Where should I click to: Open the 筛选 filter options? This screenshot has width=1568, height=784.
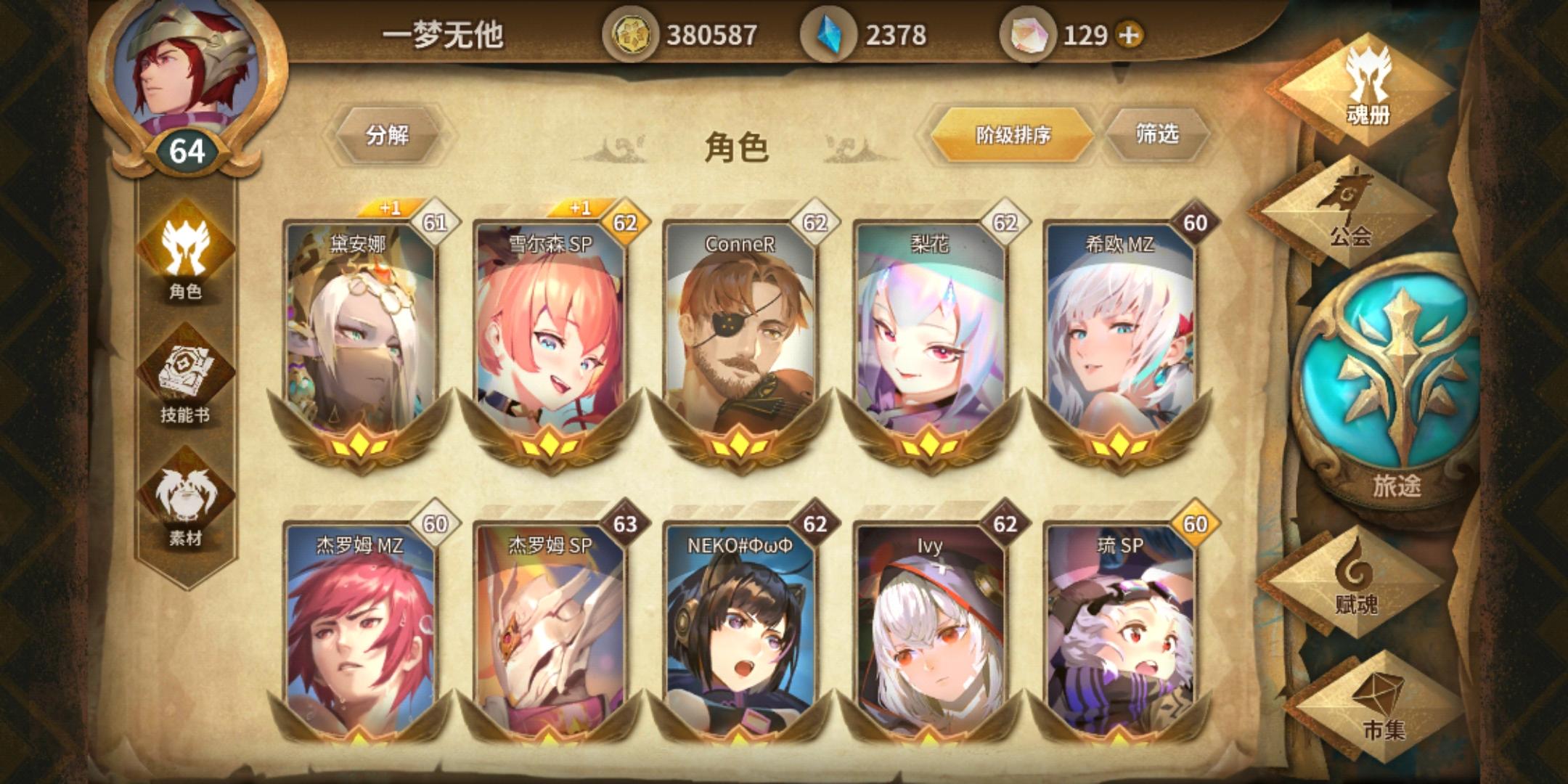[x=1159, y=134]
